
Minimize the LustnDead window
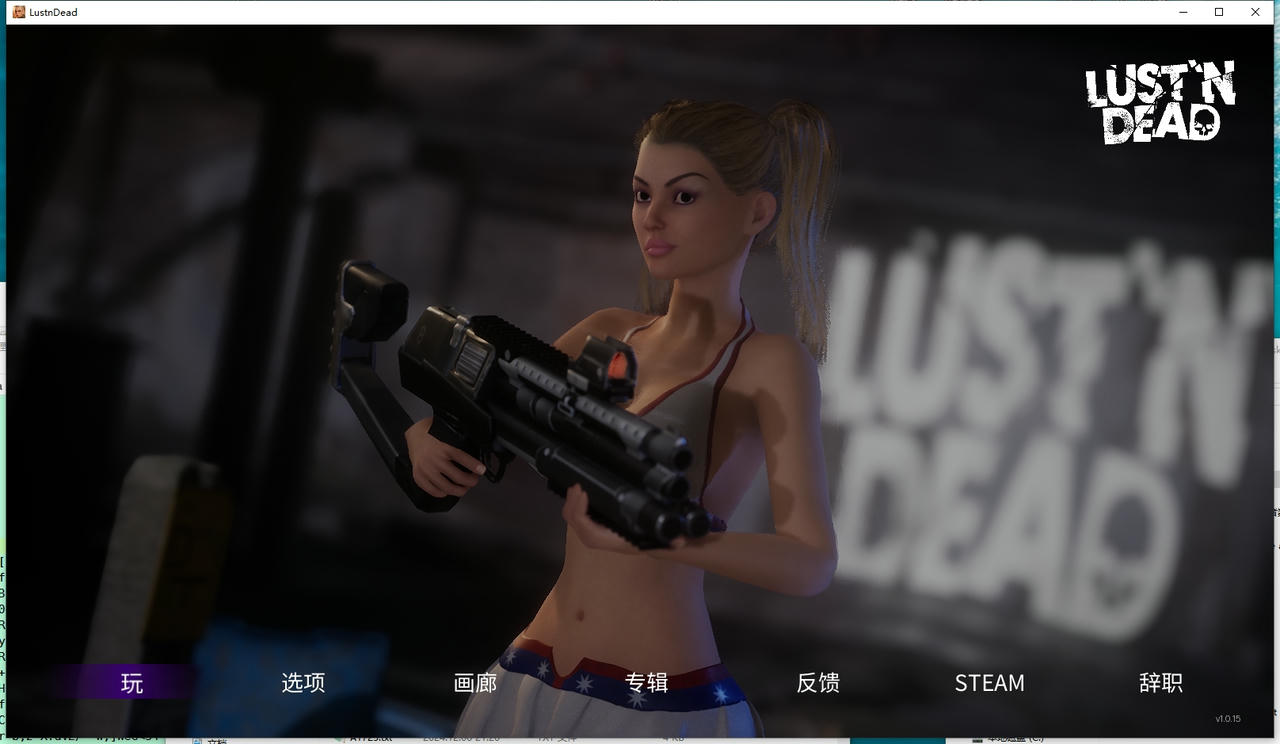1182,12
